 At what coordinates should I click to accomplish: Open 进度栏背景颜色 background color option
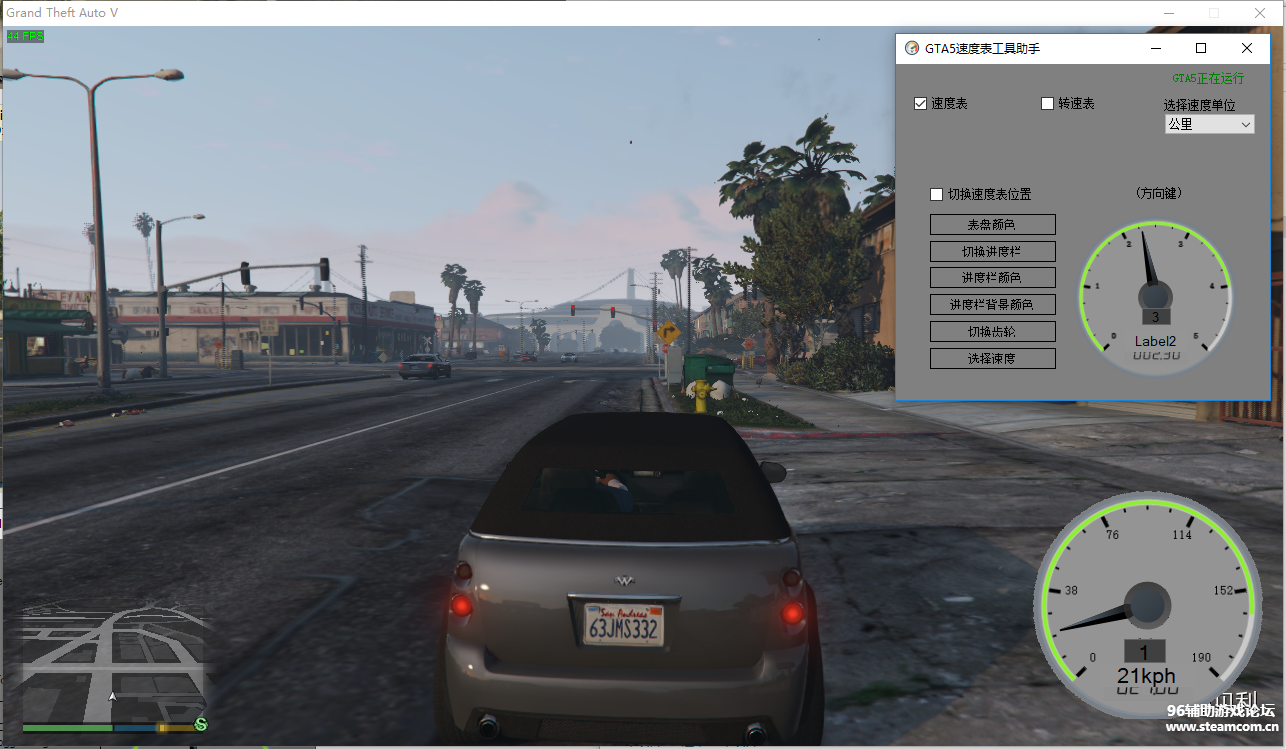[x=992, y=305]
